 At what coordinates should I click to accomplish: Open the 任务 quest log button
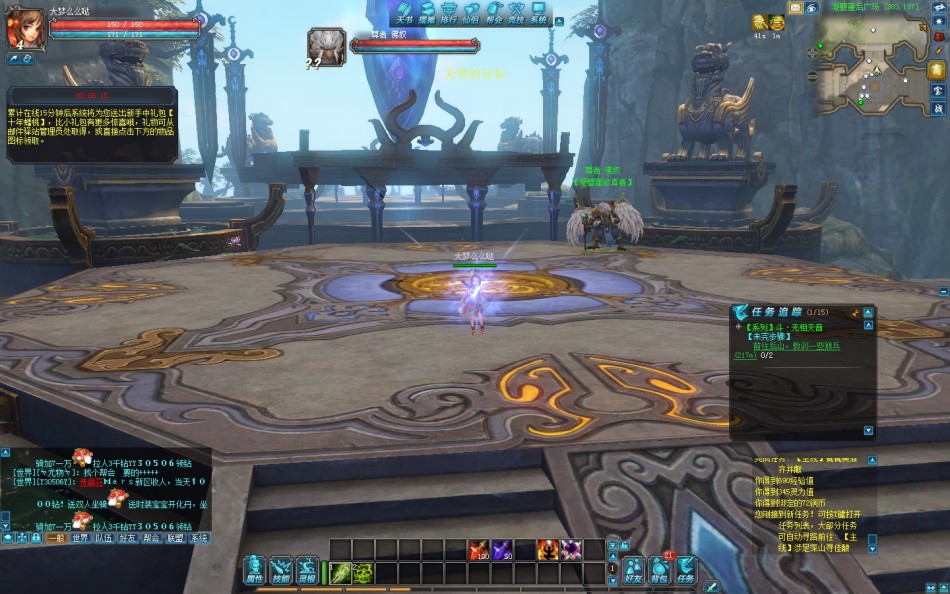(686, 570)
